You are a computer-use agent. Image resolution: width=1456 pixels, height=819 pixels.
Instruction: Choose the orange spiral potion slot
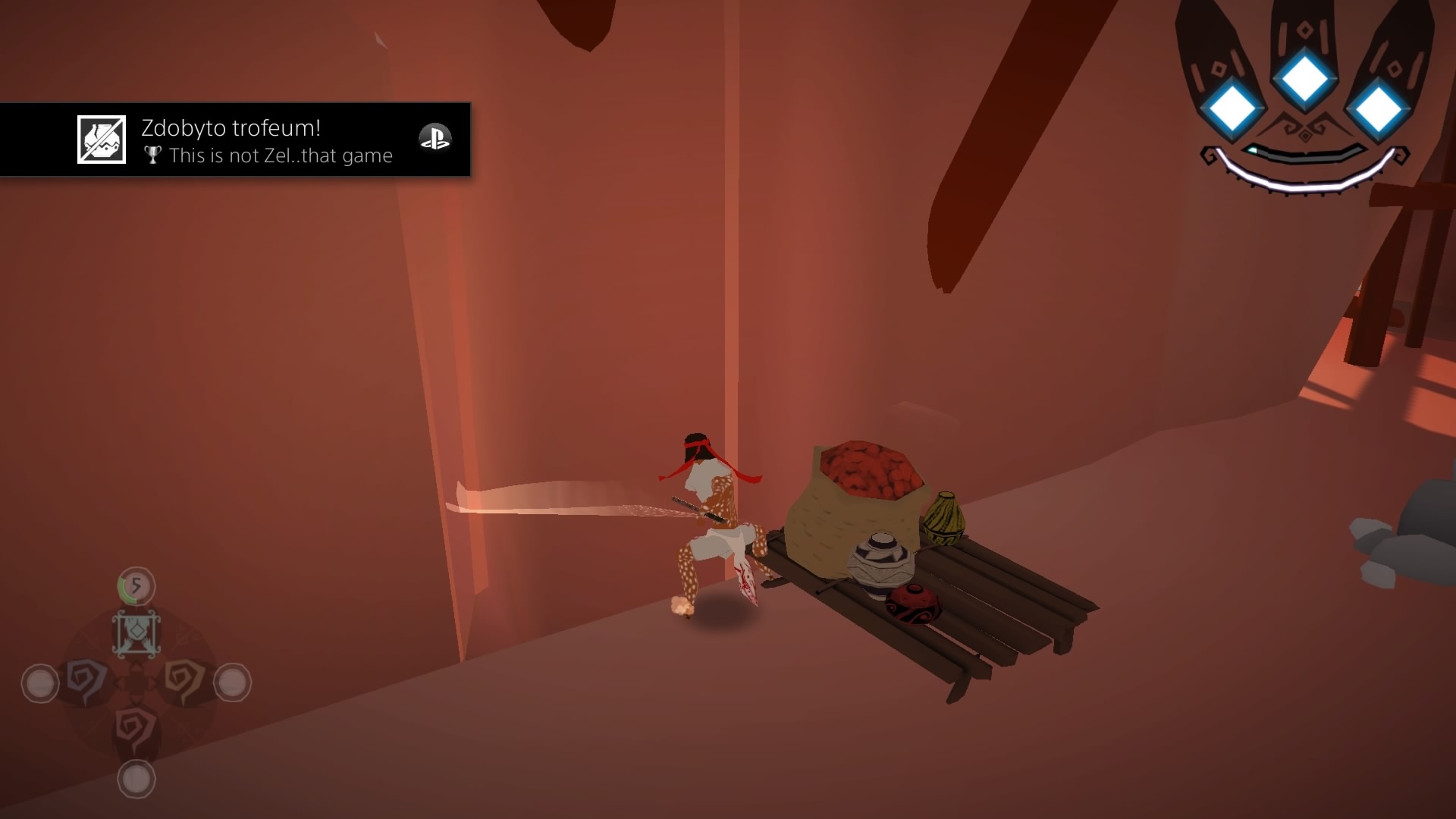tap(184, 679)
